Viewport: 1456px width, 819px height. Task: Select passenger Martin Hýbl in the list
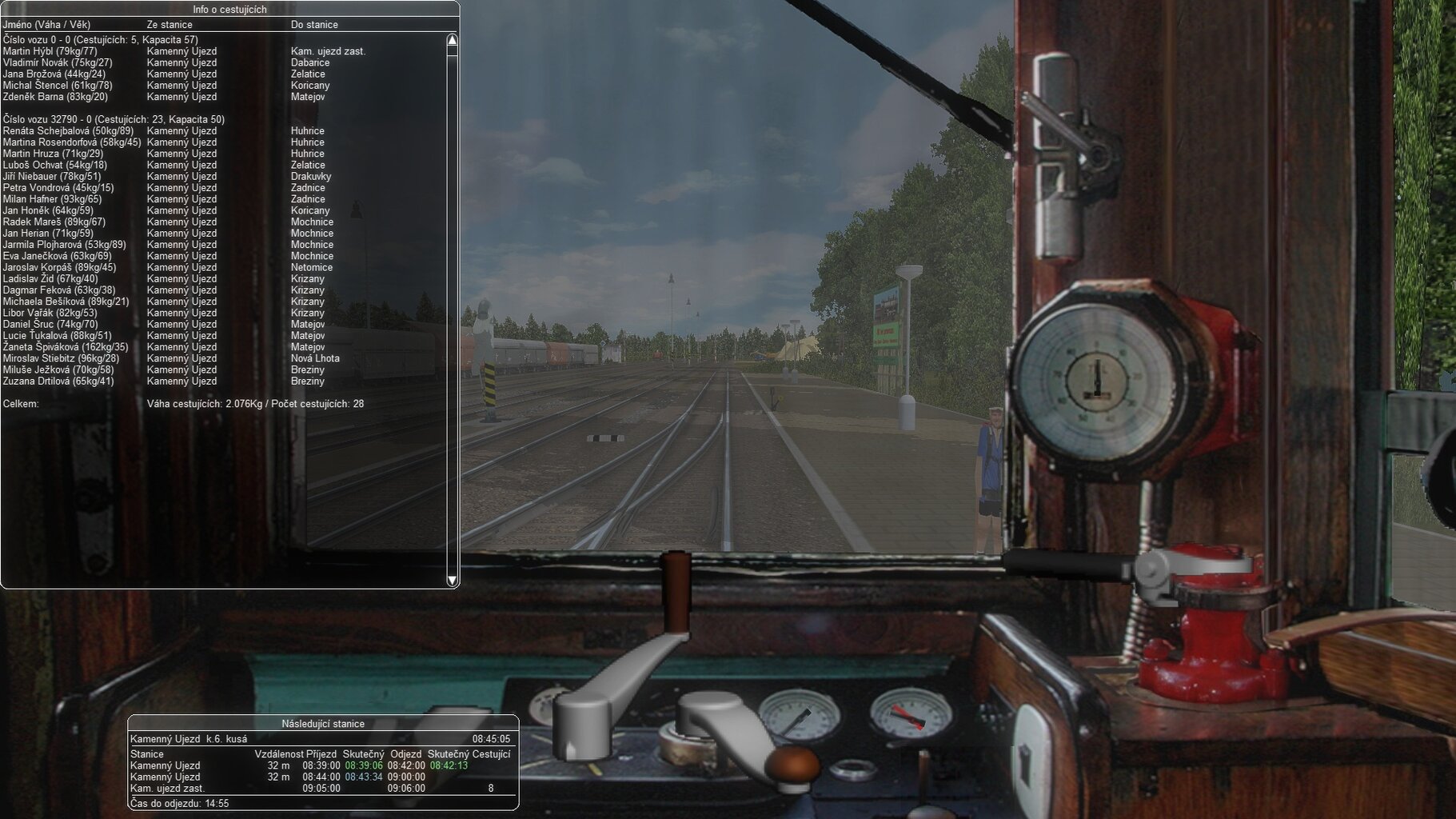(50, 51)
